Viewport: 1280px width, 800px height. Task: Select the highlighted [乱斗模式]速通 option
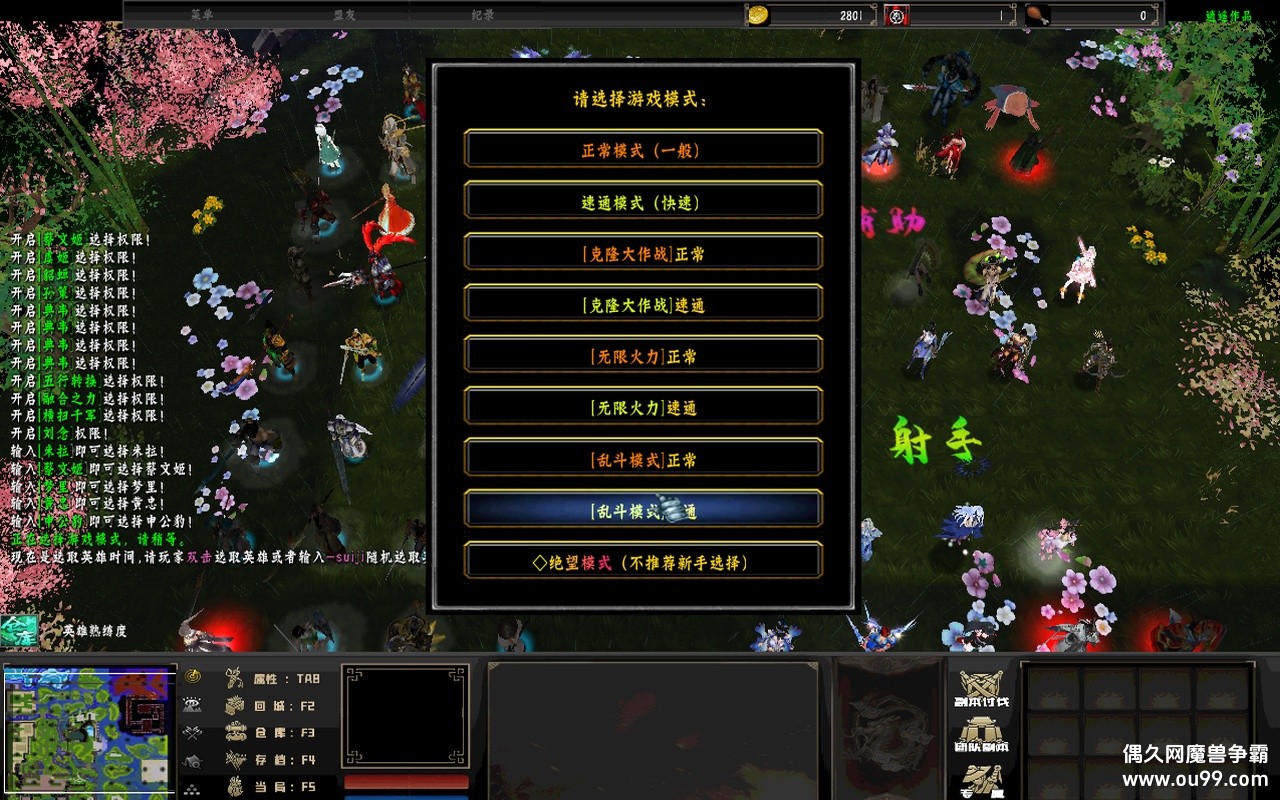pos(643,511)
